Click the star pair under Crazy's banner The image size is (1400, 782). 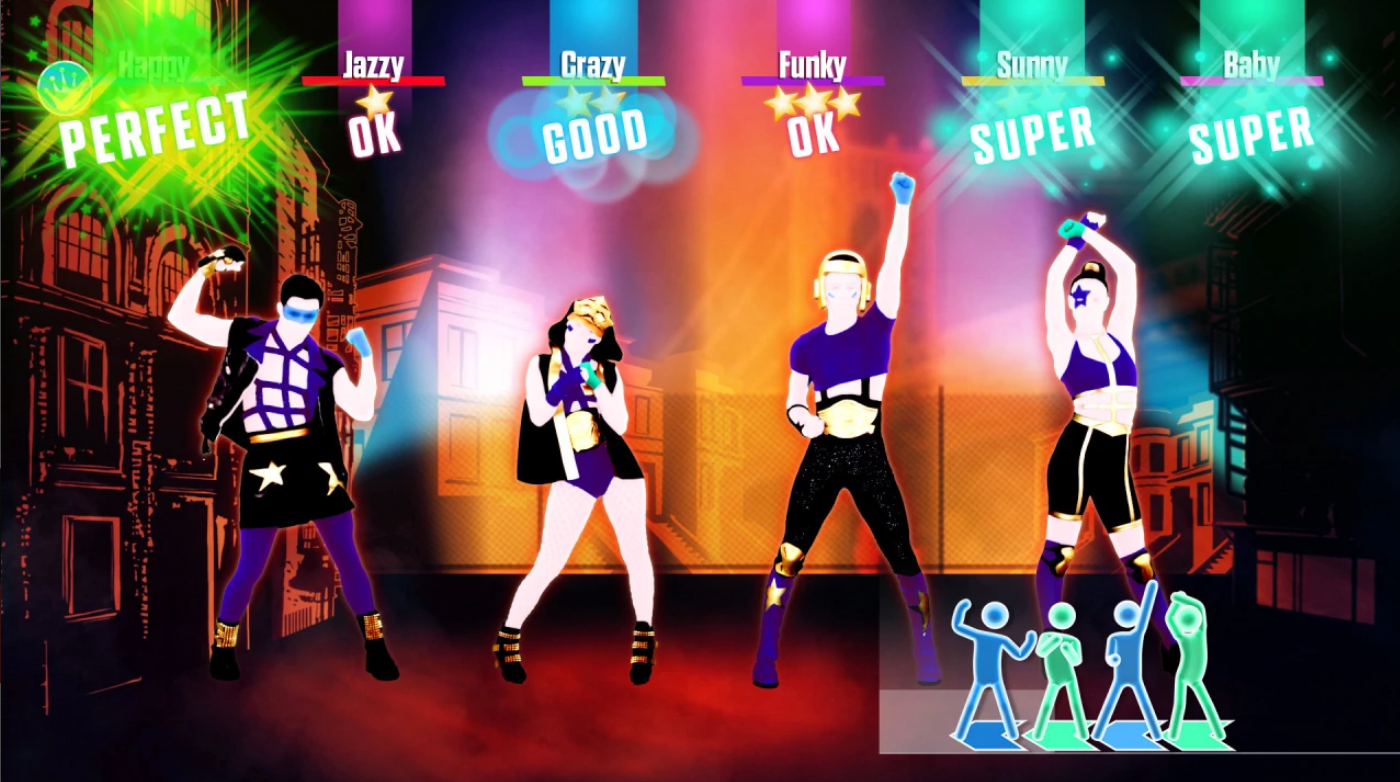click(590, 98)
